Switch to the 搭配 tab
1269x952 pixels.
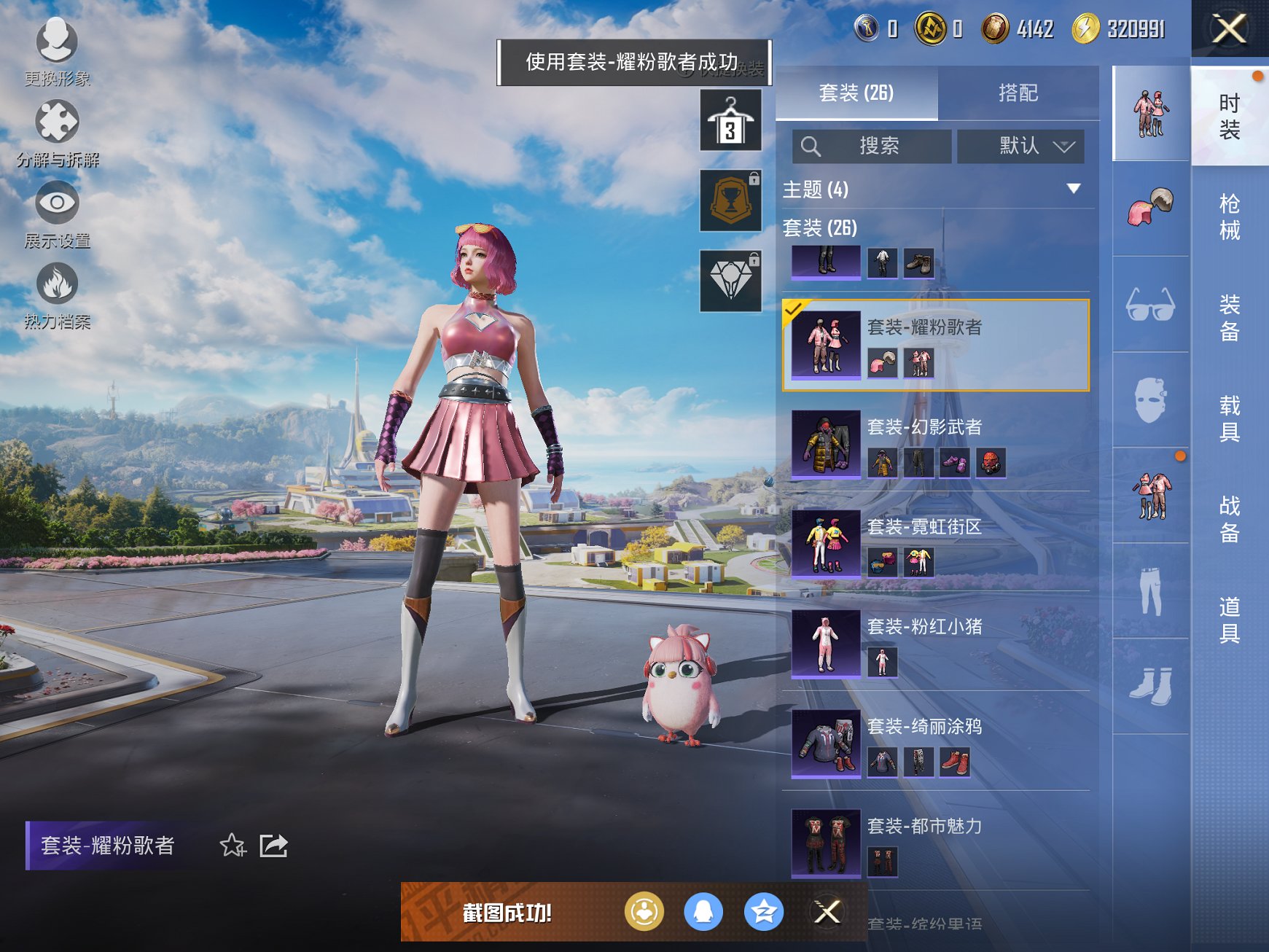pos(1018,93)
